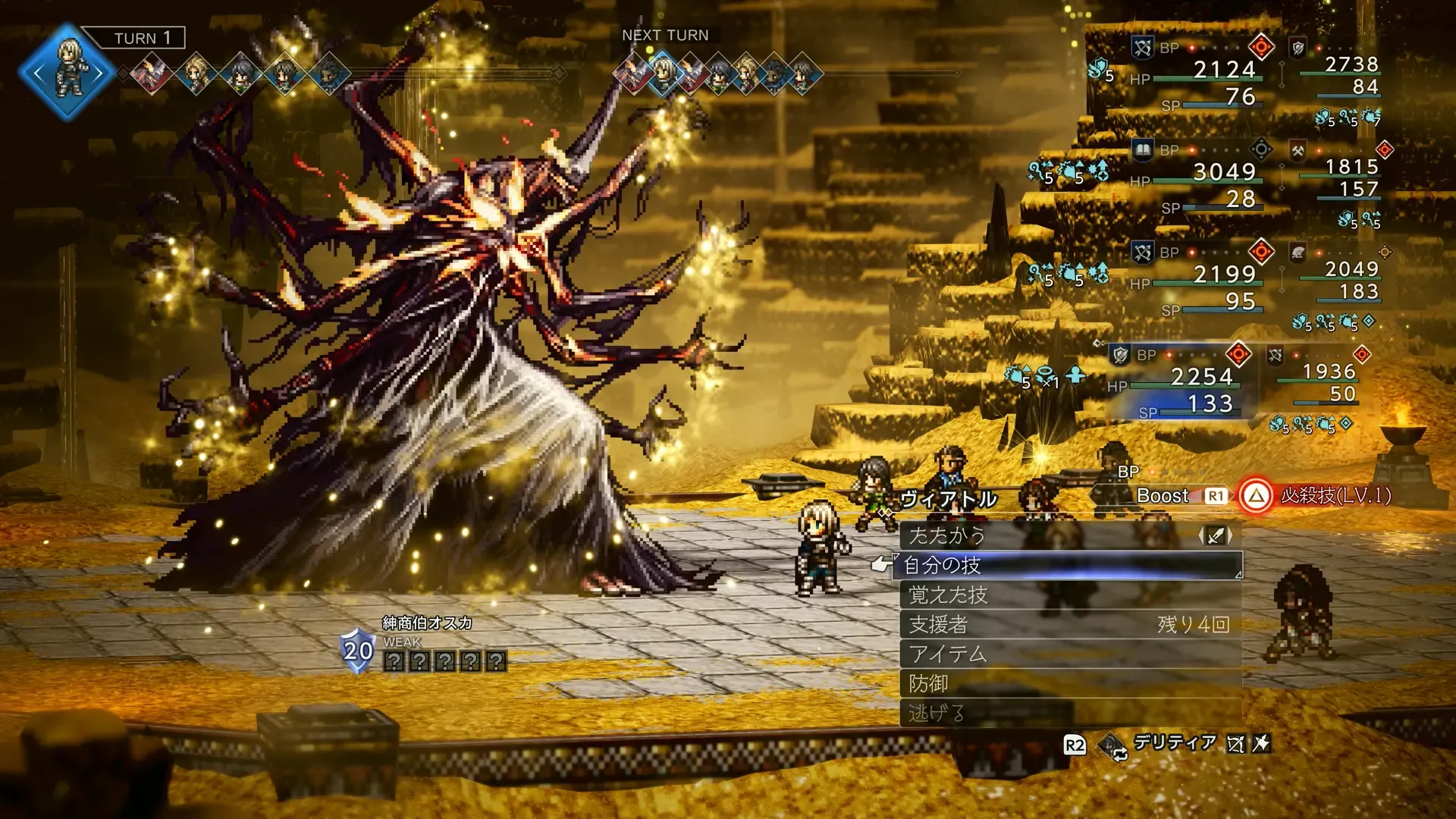This screenshot has height=819, width=1456.
Task: Target the boss 紳商伯オスカ name label
Action: coord(427,623)
